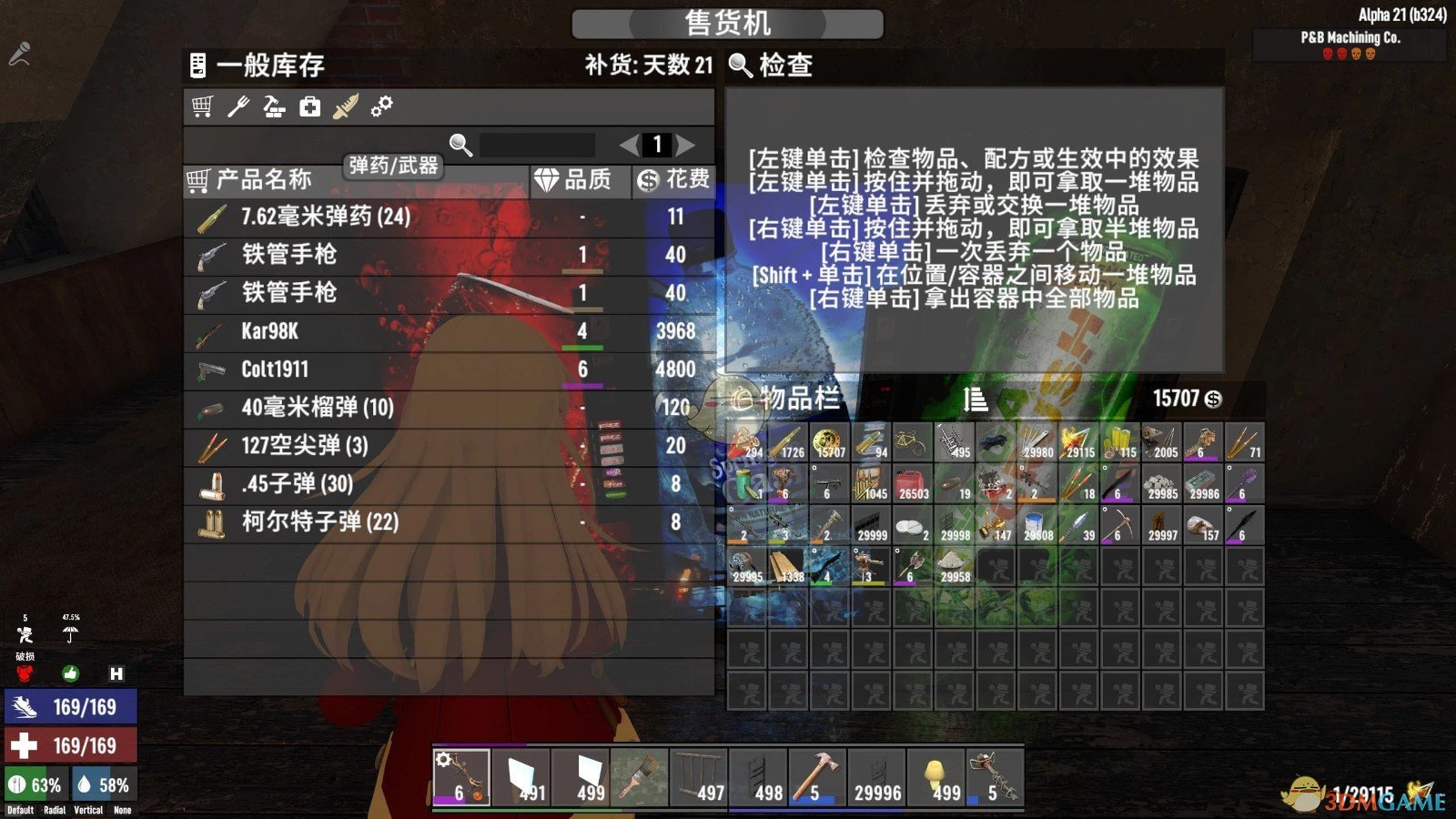
Task: Select the medical supplies medkit filter
Action: pos(309,107)
